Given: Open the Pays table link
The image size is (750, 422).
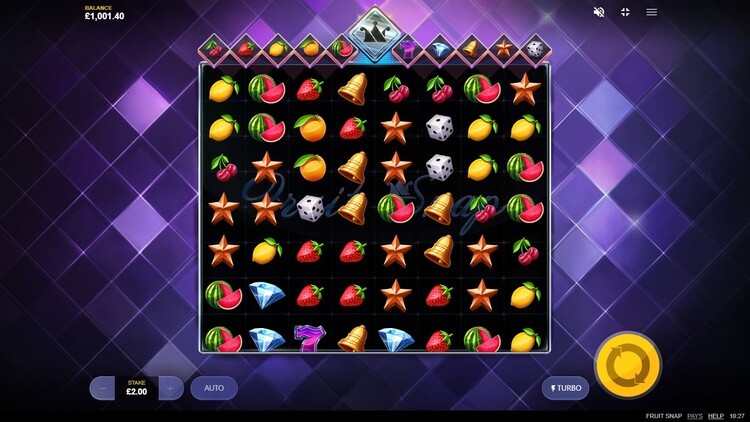Looking at the screenshot, I should pyautogui.click(x=694, y=415).
